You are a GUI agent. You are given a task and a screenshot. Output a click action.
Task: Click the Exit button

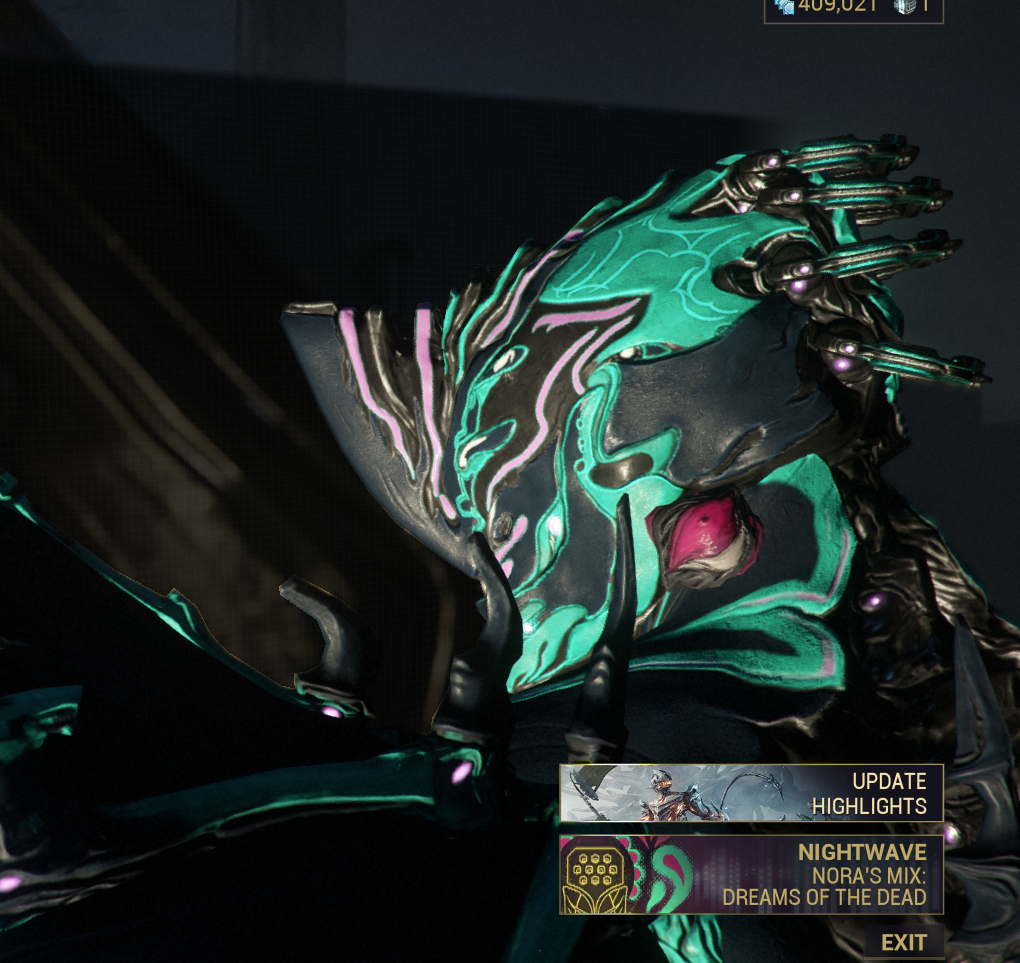coord(903,942)
